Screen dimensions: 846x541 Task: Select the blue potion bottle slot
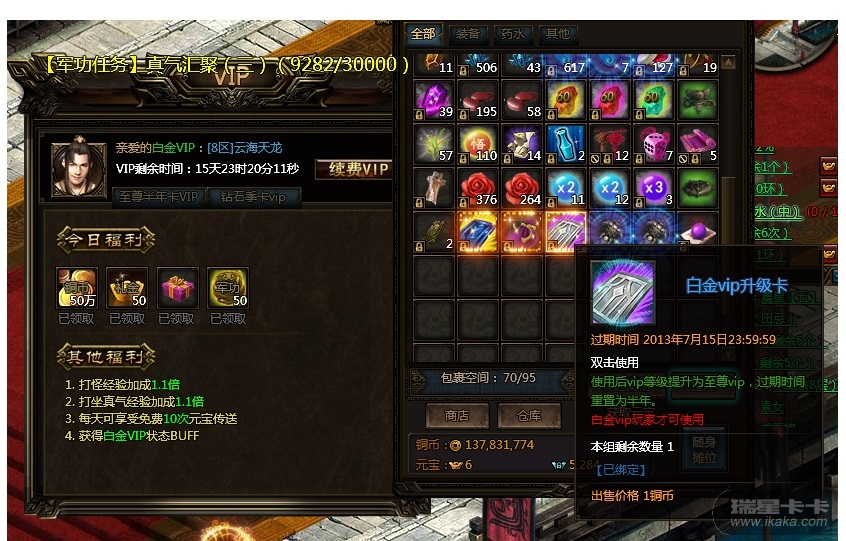click(x=566, y=142)
